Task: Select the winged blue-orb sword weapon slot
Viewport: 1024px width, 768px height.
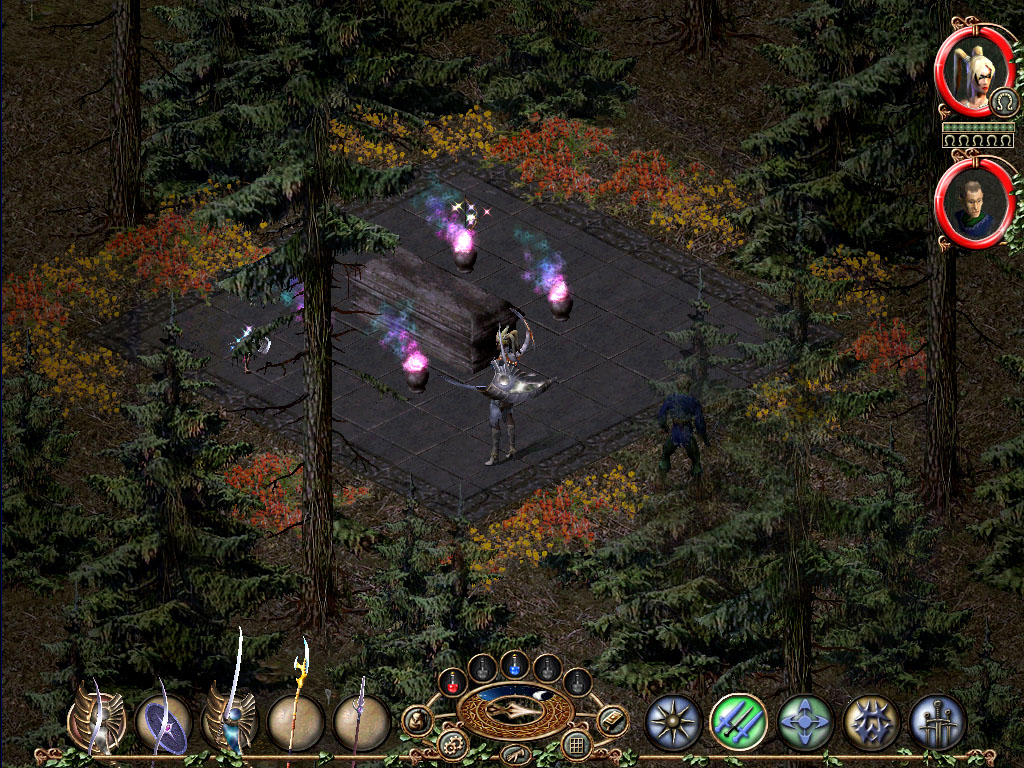Action: pyautogui.click(x=229, y=722)
